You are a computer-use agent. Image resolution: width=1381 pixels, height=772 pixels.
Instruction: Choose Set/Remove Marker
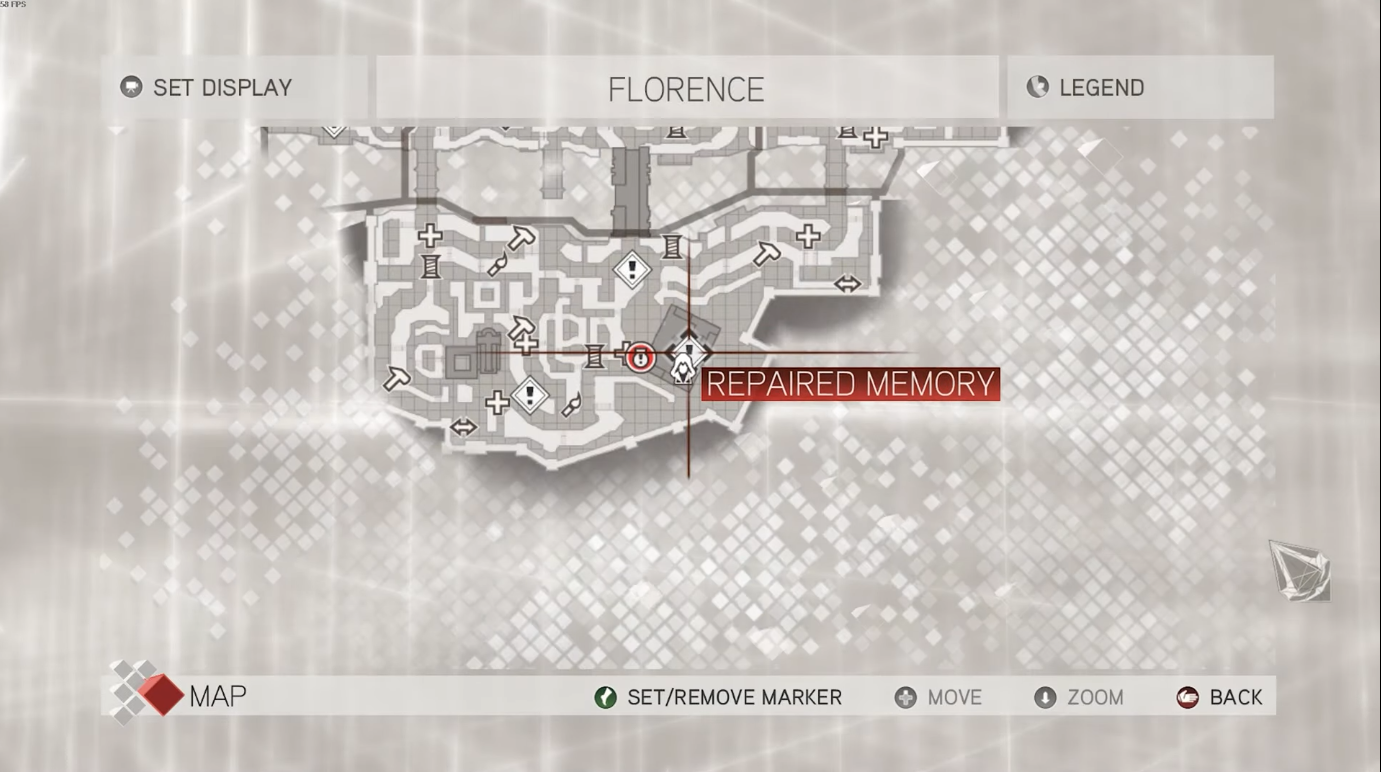pyautogui.click(x=718, y=697)
